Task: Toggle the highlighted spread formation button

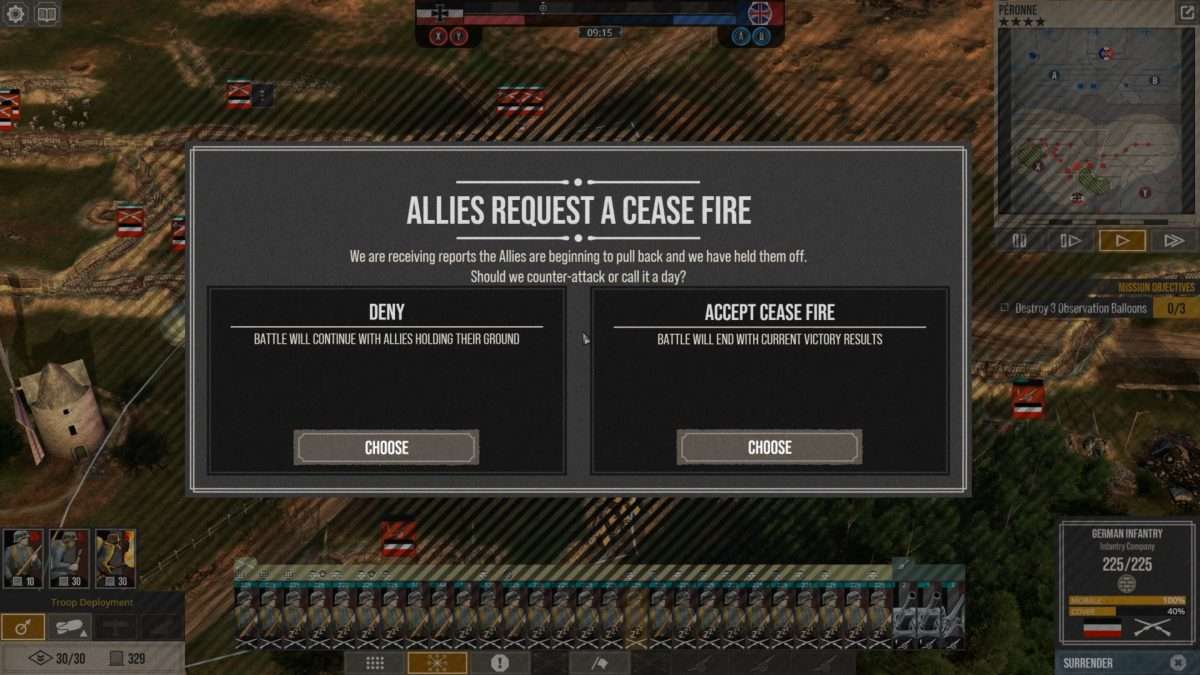Action: point(437,663)
